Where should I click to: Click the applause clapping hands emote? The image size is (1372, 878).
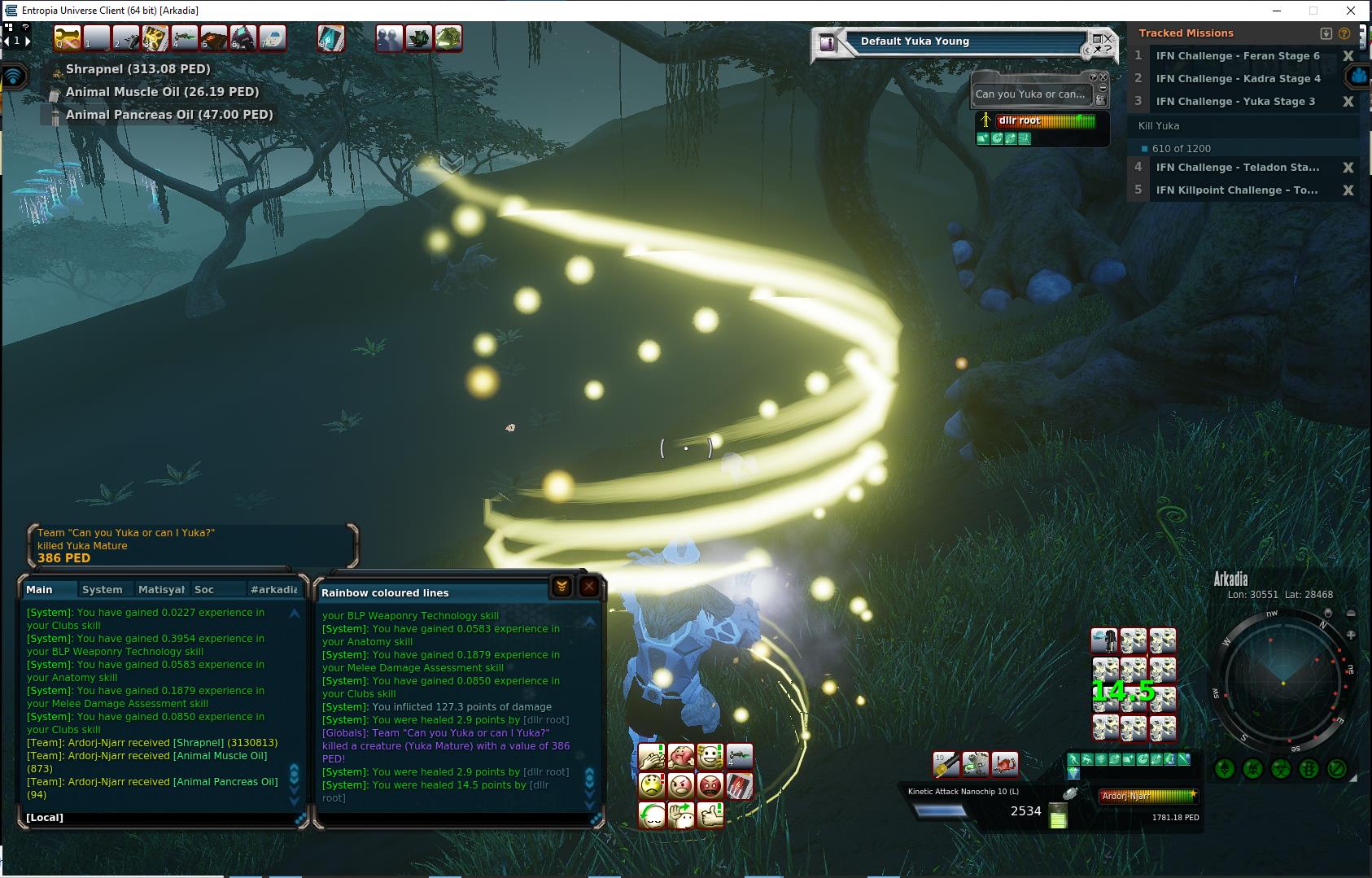tap(652, 758)
